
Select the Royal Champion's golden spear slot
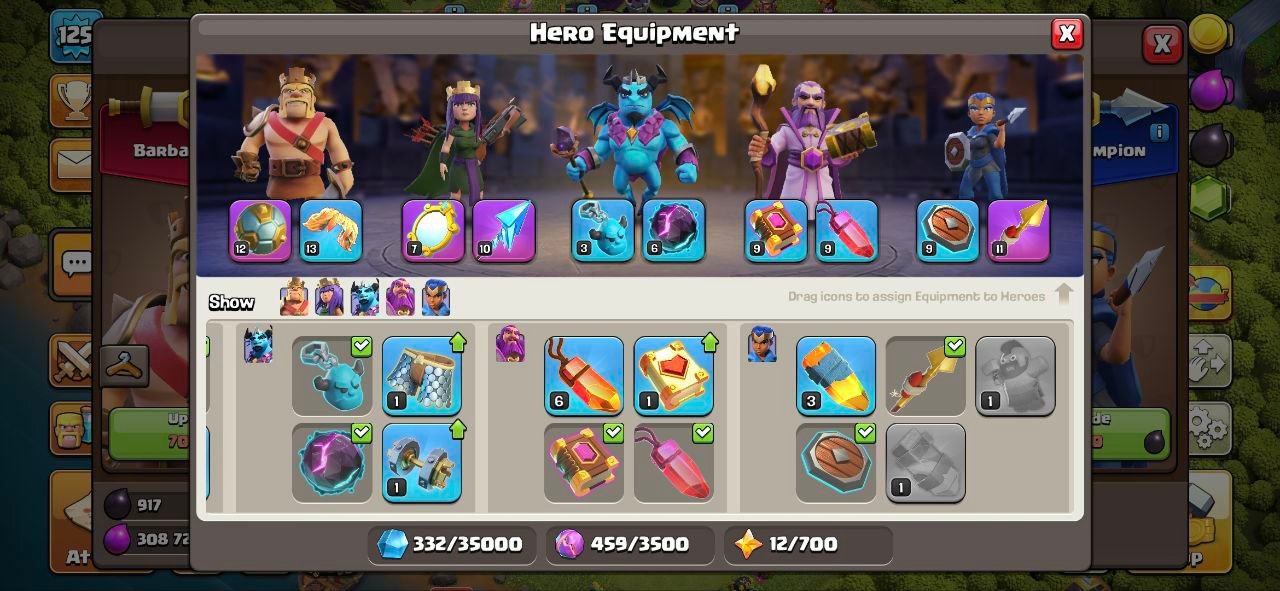point(1019,231)
